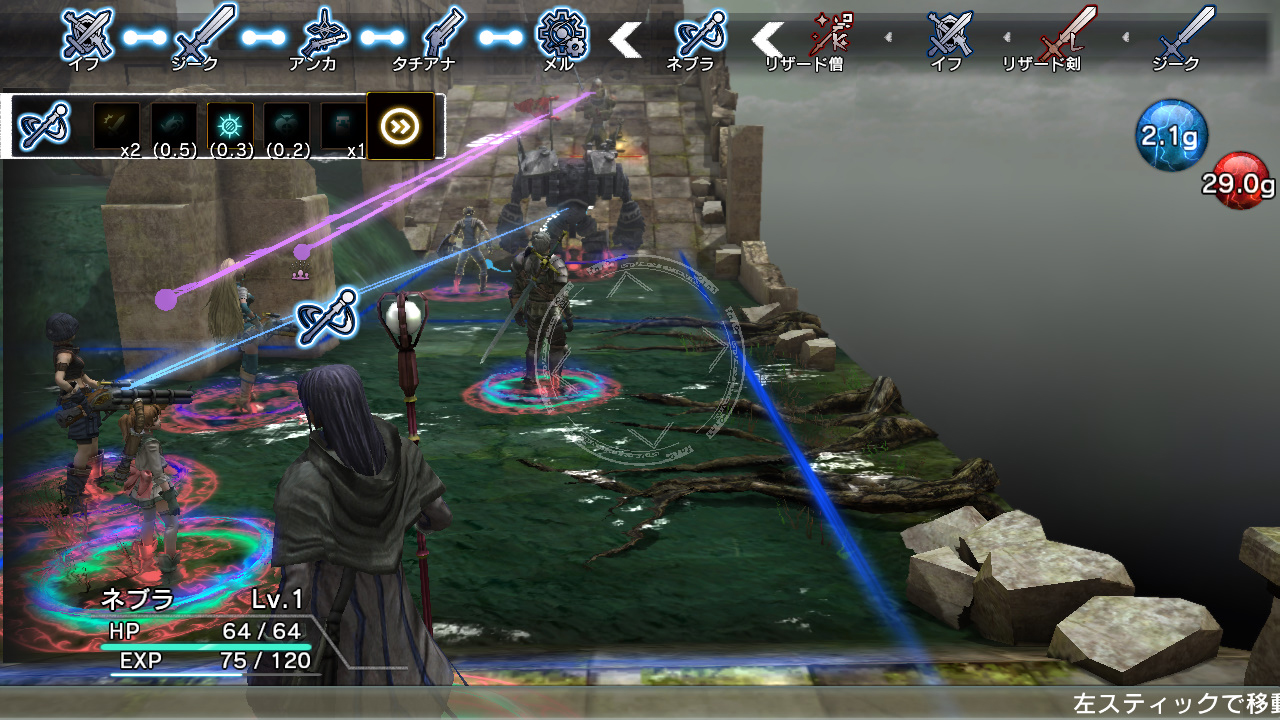The image size is (1280, 720).
Task: Select アンカ in the turn order
Action: pos(325,35)
